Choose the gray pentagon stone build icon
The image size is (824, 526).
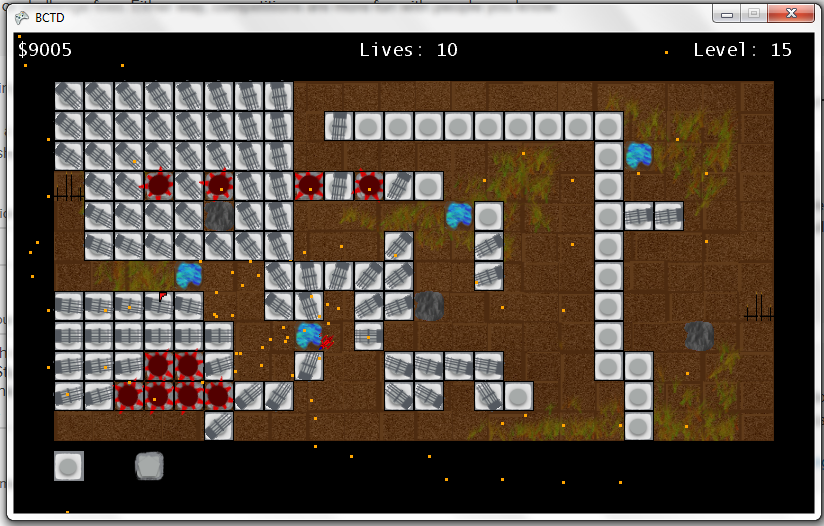click(149, 466)
